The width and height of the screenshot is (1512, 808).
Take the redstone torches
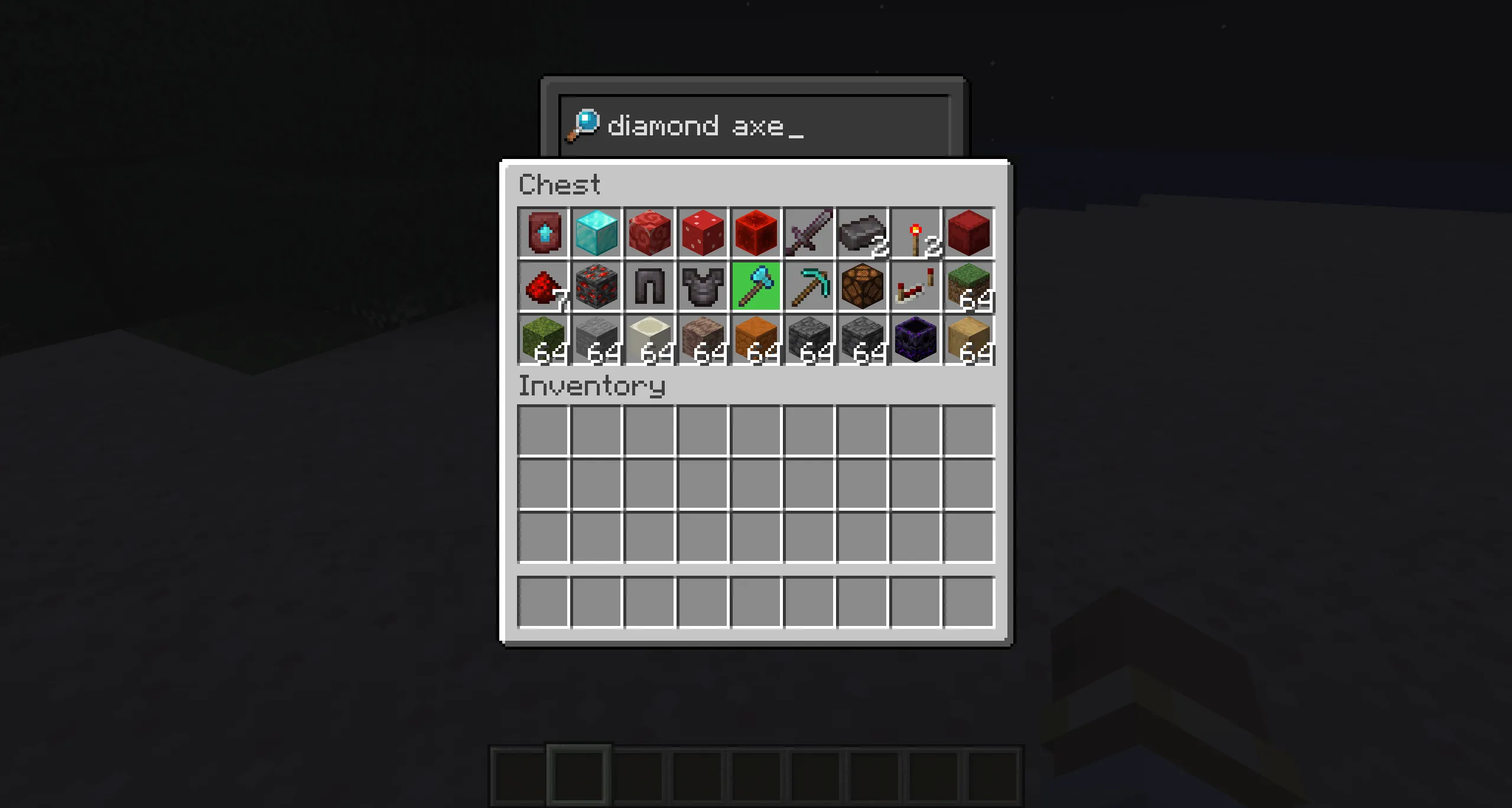915,233
